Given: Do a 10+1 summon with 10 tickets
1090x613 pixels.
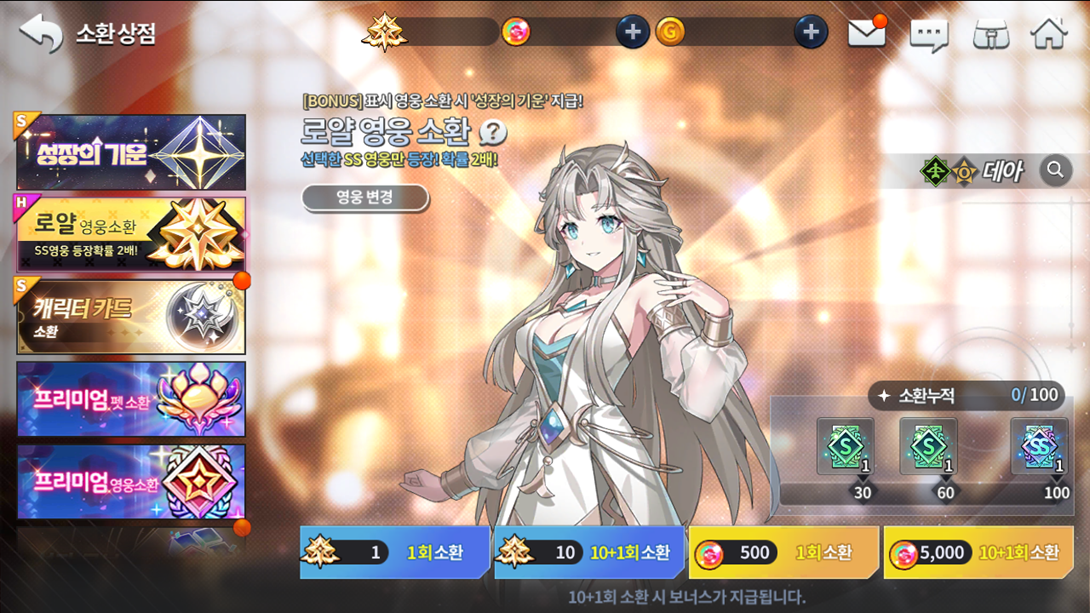Looking at the screenshot, I should 589,552.
